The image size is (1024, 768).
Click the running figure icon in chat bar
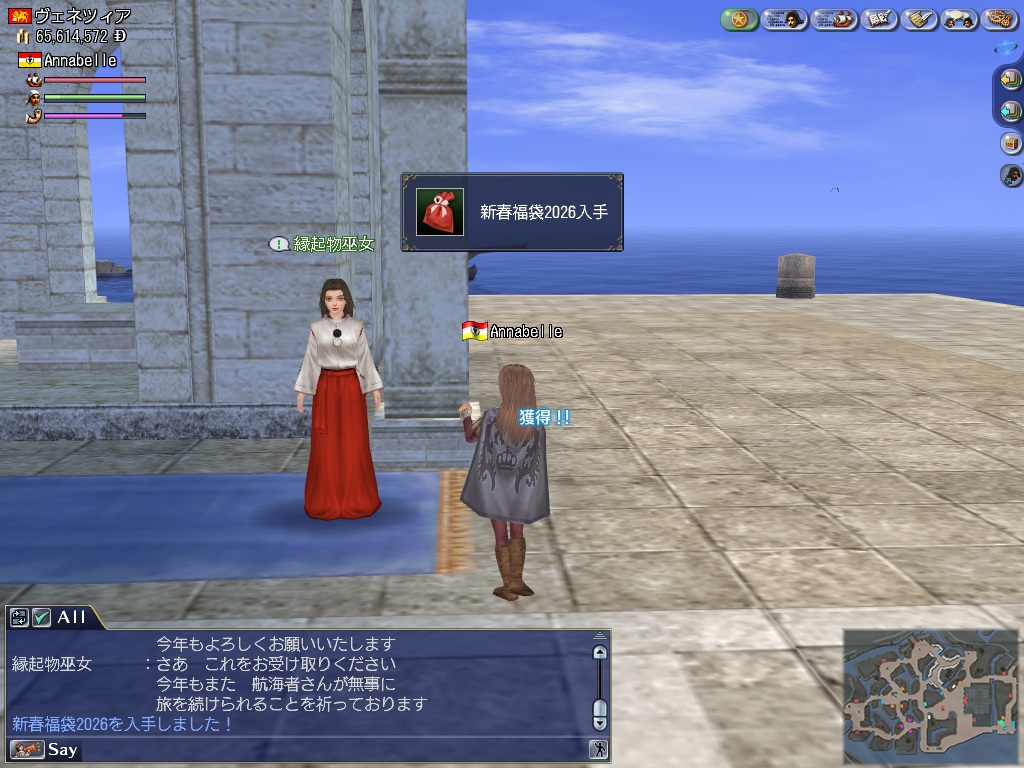[x=599, y=749]
